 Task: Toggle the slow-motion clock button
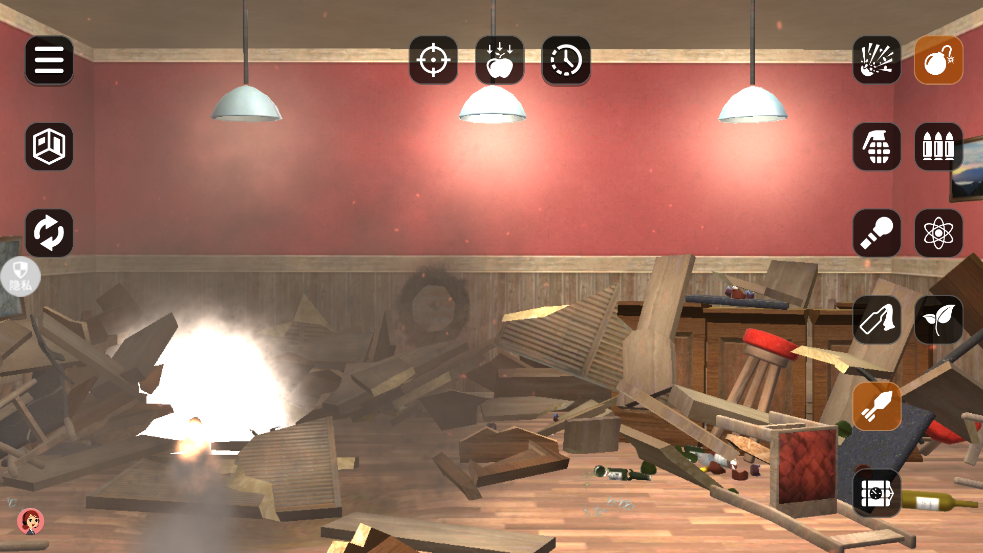(566, 61)
